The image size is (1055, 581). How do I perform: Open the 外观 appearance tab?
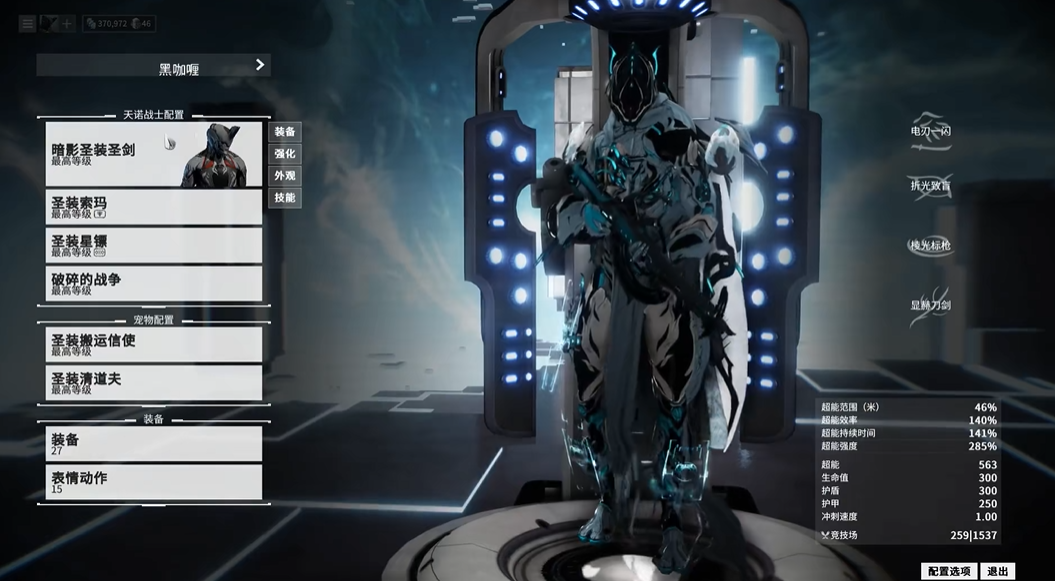285,176
